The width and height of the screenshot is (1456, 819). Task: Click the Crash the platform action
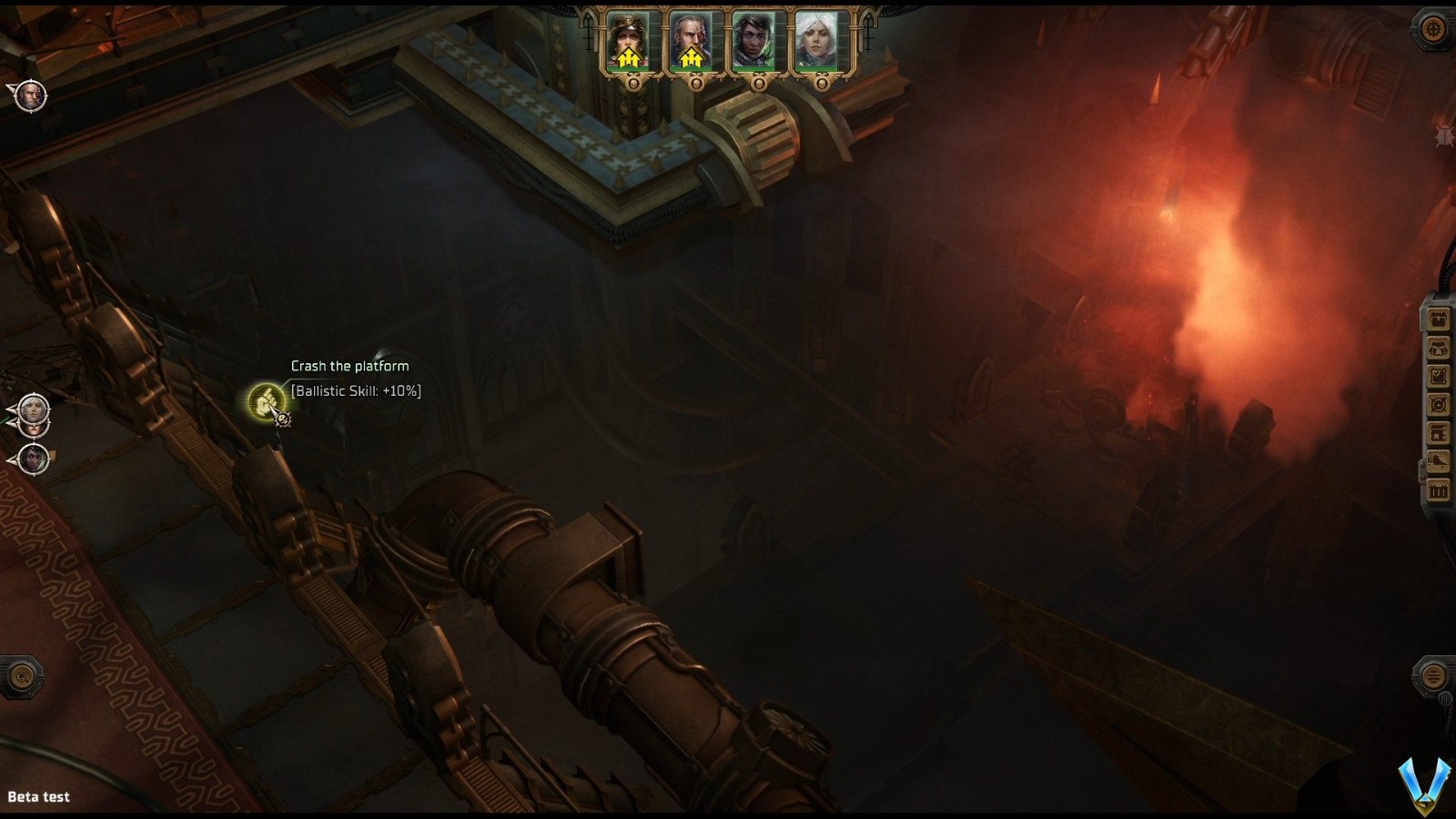click(x=349, y=365)
